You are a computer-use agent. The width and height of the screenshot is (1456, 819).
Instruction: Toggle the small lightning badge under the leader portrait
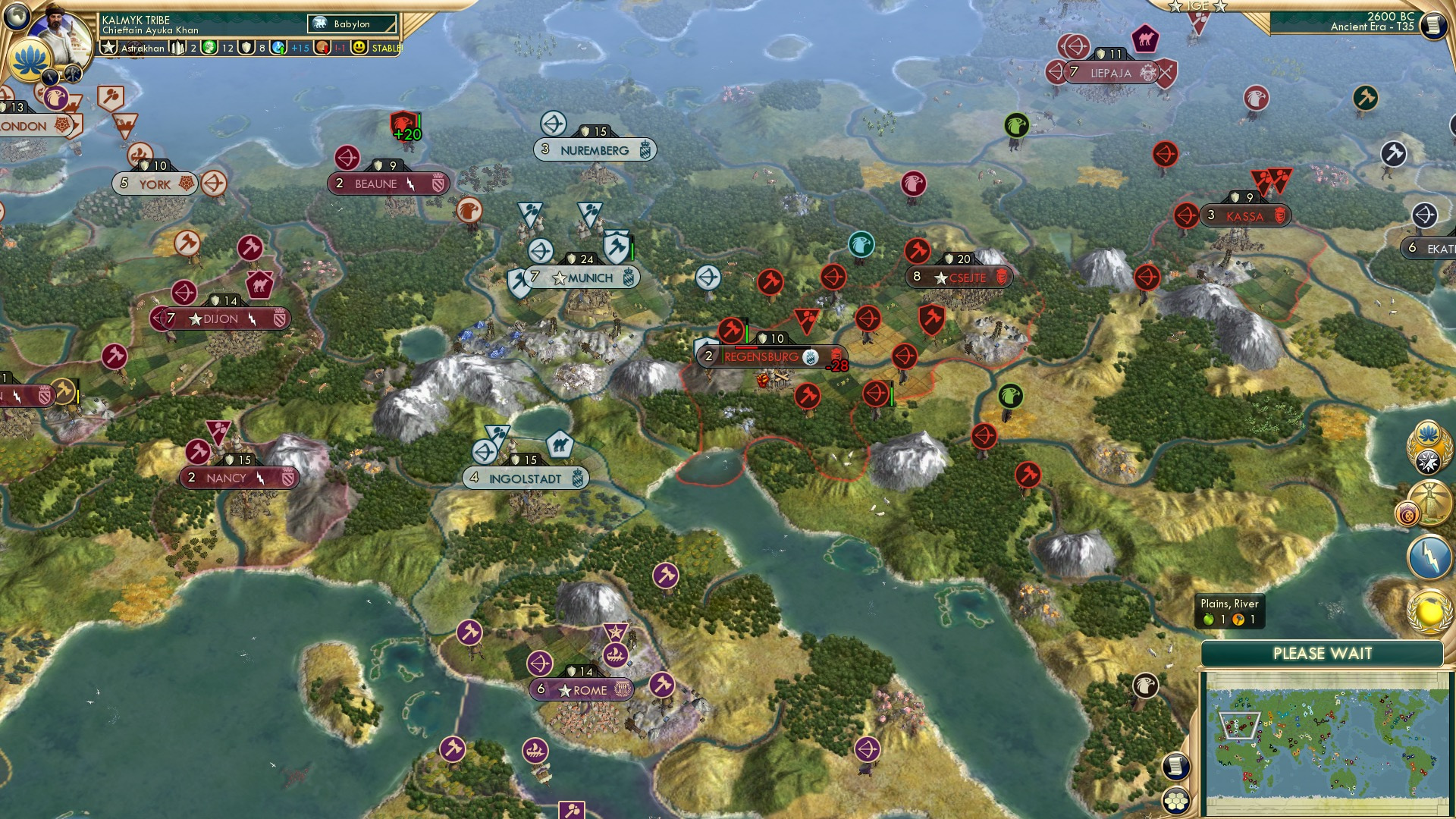click(x=50, y=76)
